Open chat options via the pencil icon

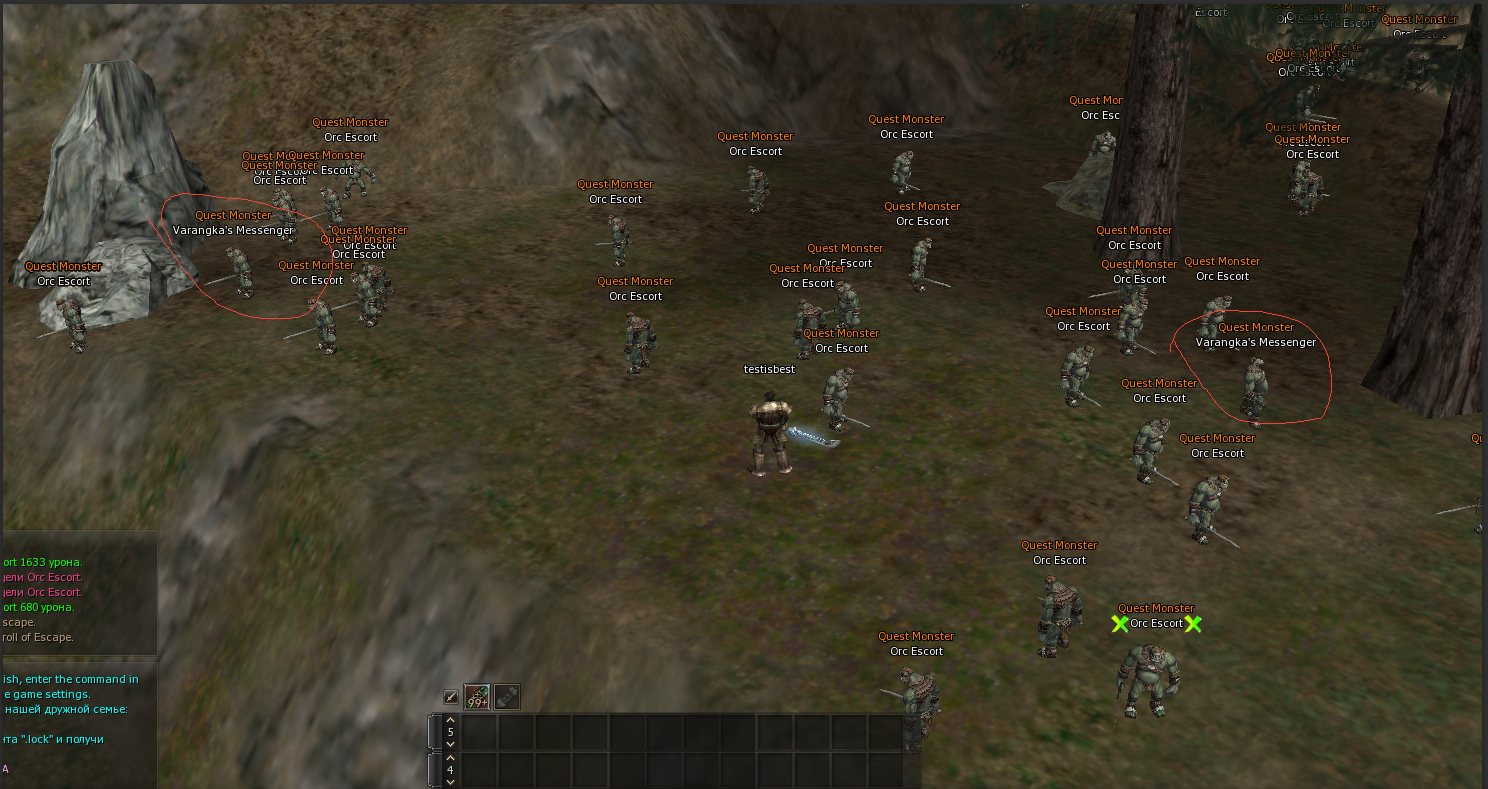tap(450, 695)
